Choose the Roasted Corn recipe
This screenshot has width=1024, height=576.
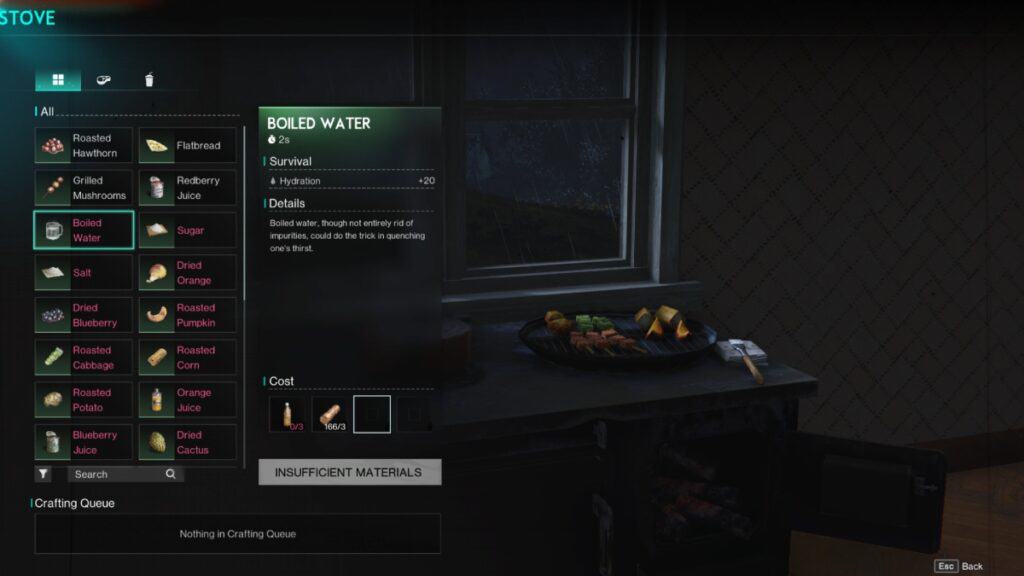[x=188, y=358]
